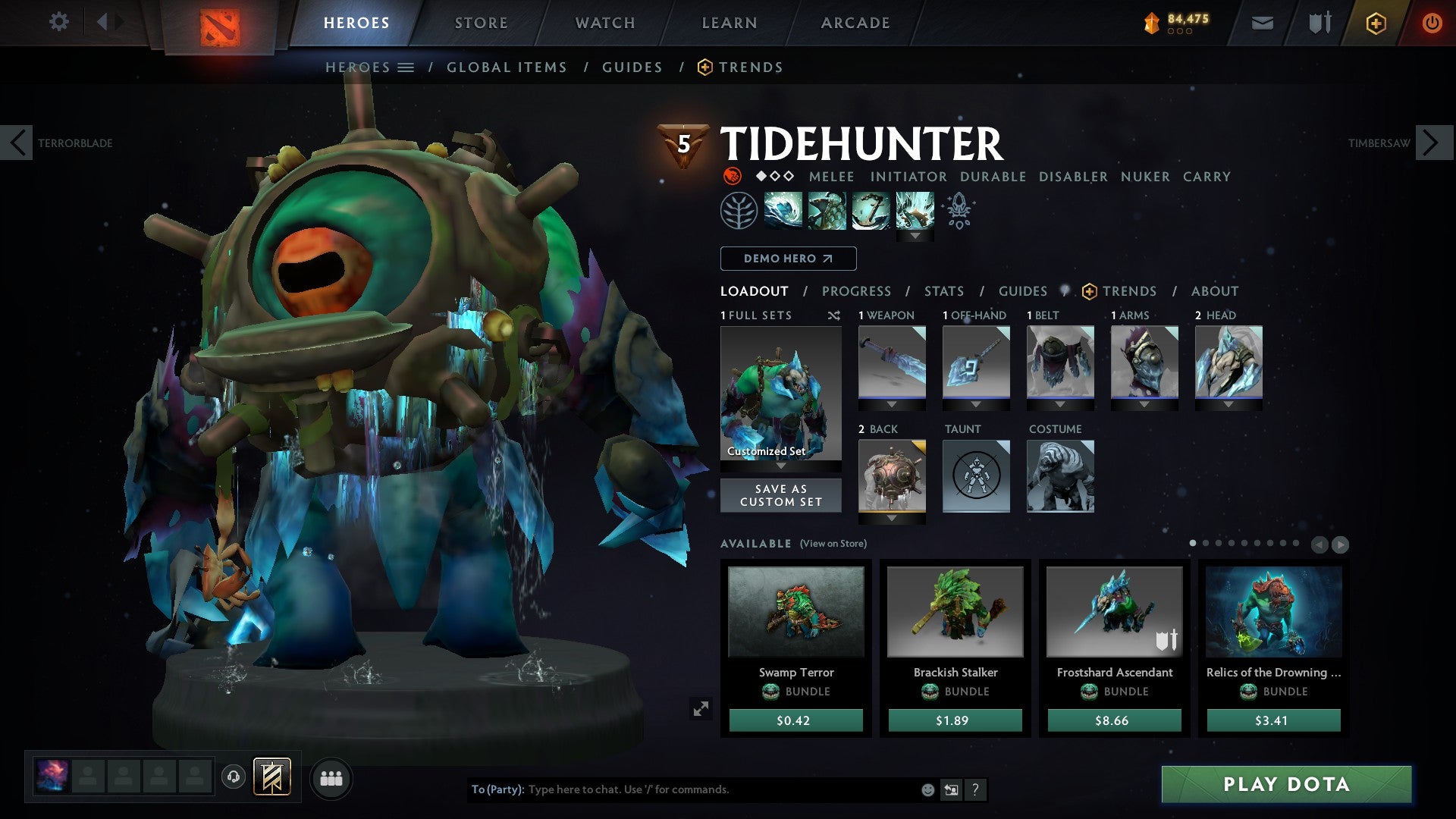Open the Arcade menu
This screenshot has height=819, width=1456.
click(855, 23)
